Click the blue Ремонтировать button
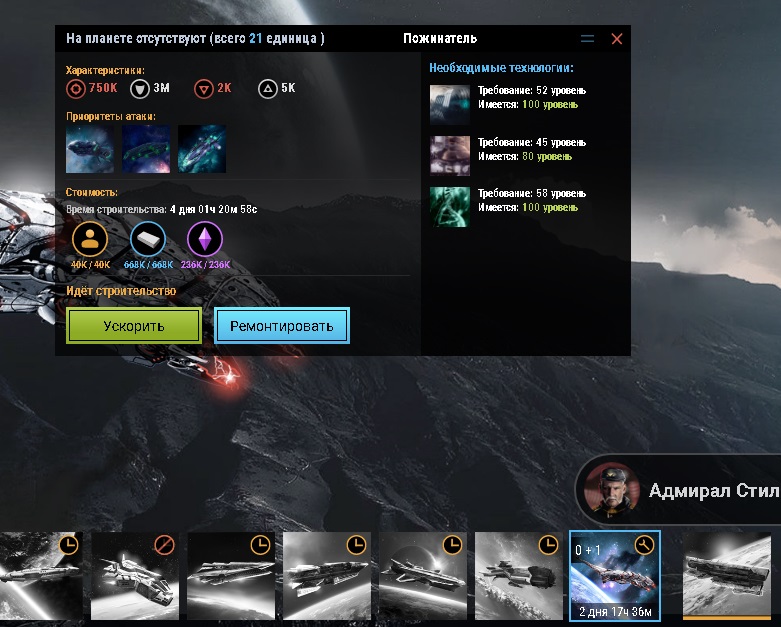781x627 pixels. pyautogui.click(x=282, y=326)
